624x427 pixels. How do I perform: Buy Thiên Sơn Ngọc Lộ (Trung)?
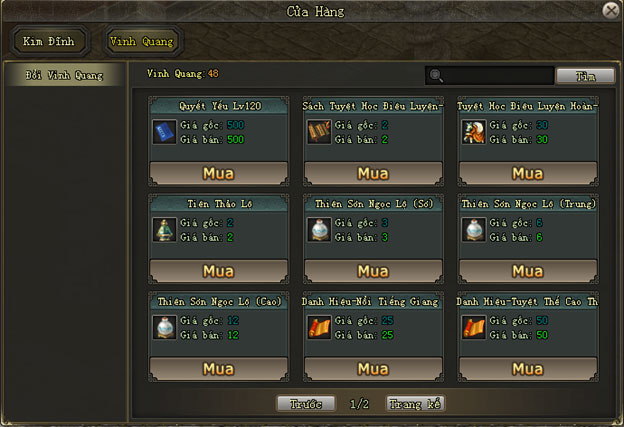pos(527,271)
